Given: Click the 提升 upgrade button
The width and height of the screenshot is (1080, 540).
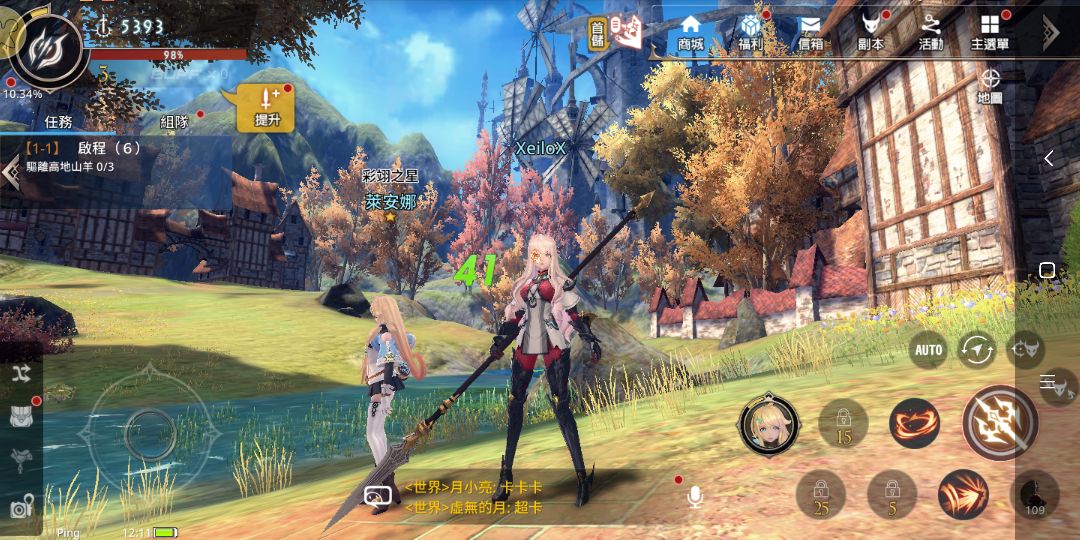Looking at the screenshot, I should point(267,107).
